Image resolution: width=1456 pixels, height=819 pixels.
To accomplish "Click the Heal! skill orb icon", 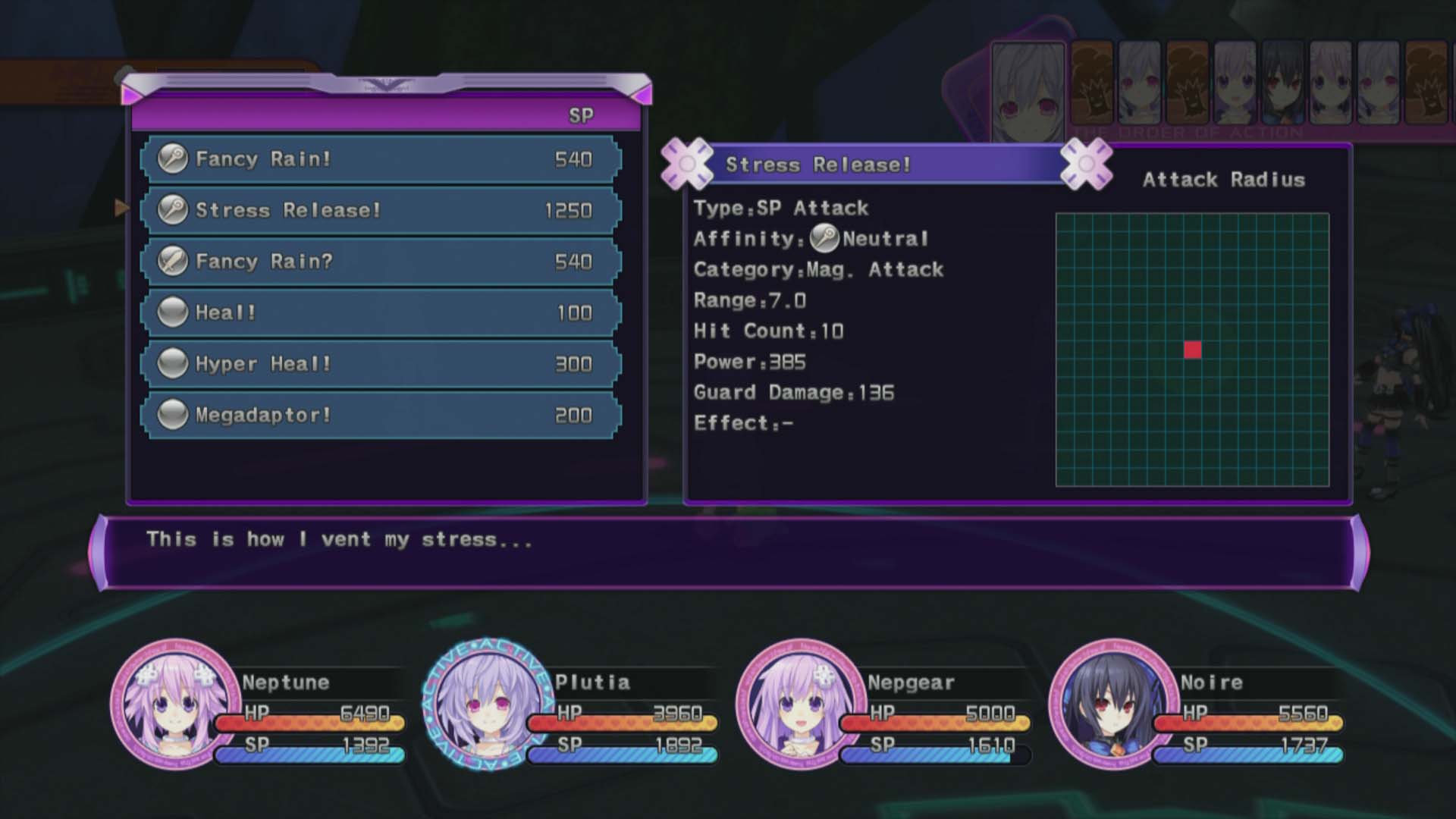I will [174, 312].
